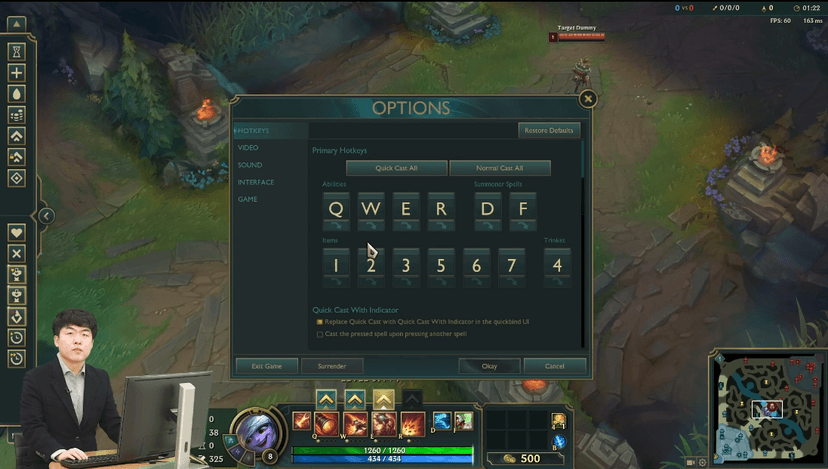Image resolution: width=828 pixels, height=469 pixels.
Task: Click the Surrender button
Action: point(332,366)
